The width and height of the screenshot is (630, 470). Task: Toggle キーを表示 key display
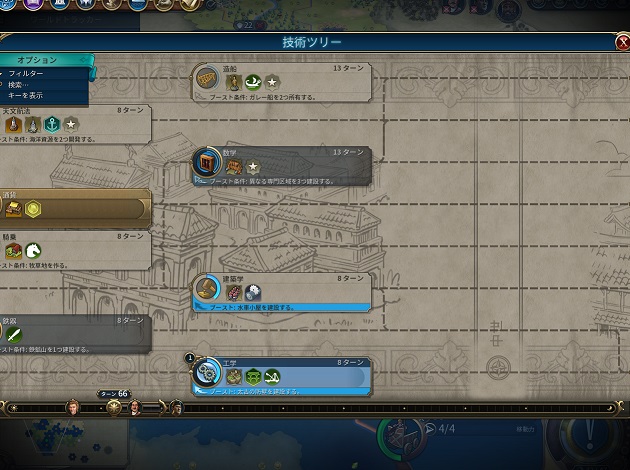coord(24,95)
